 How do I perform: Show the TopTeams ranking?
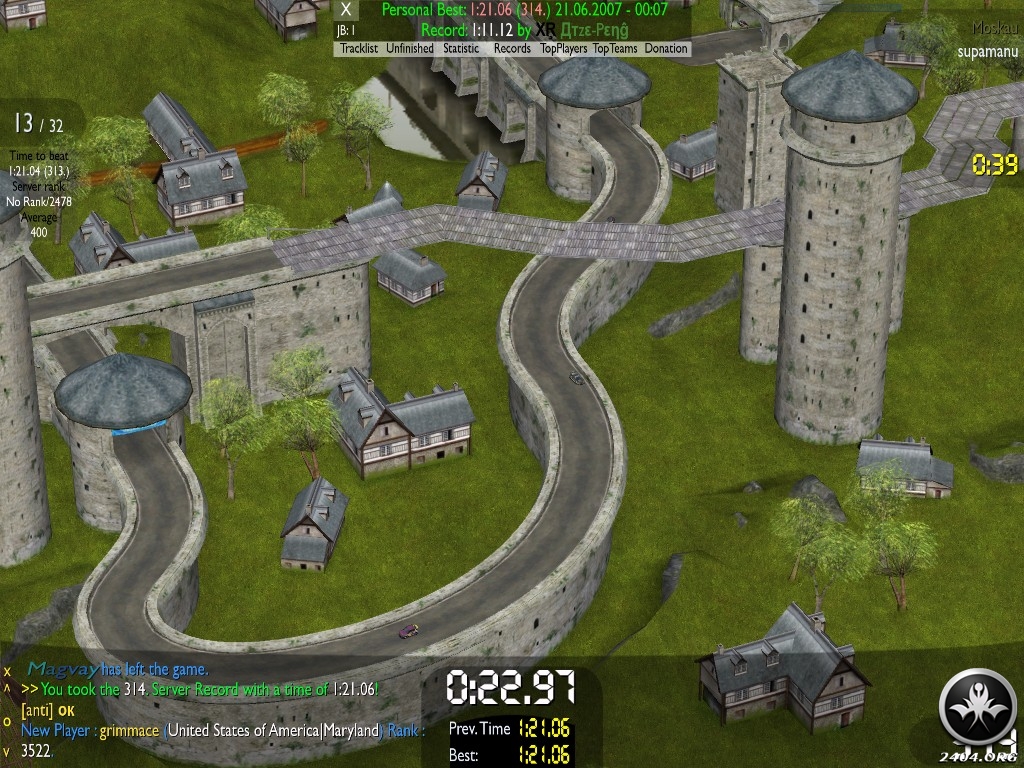(x=615, y=48)
